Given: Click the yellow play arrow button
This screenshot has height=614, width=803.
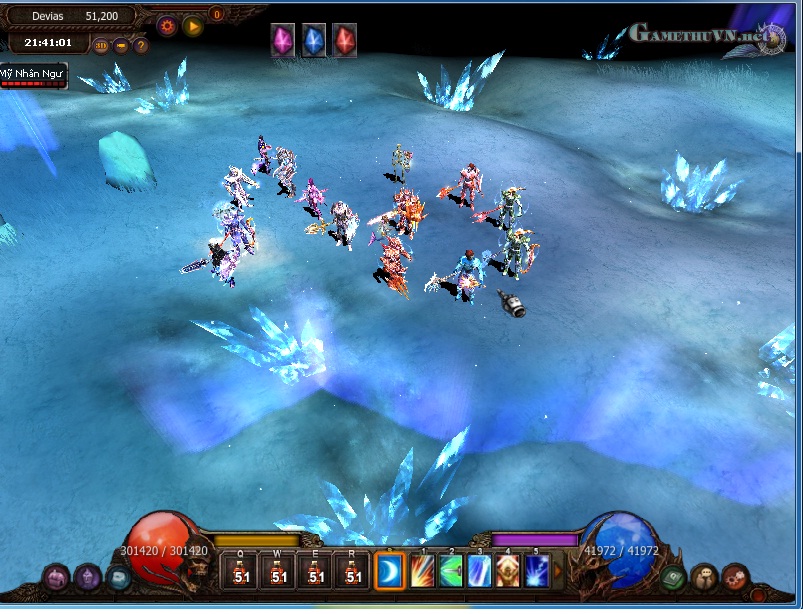Looking at the screenshot, I should click(x=194, y=26).
